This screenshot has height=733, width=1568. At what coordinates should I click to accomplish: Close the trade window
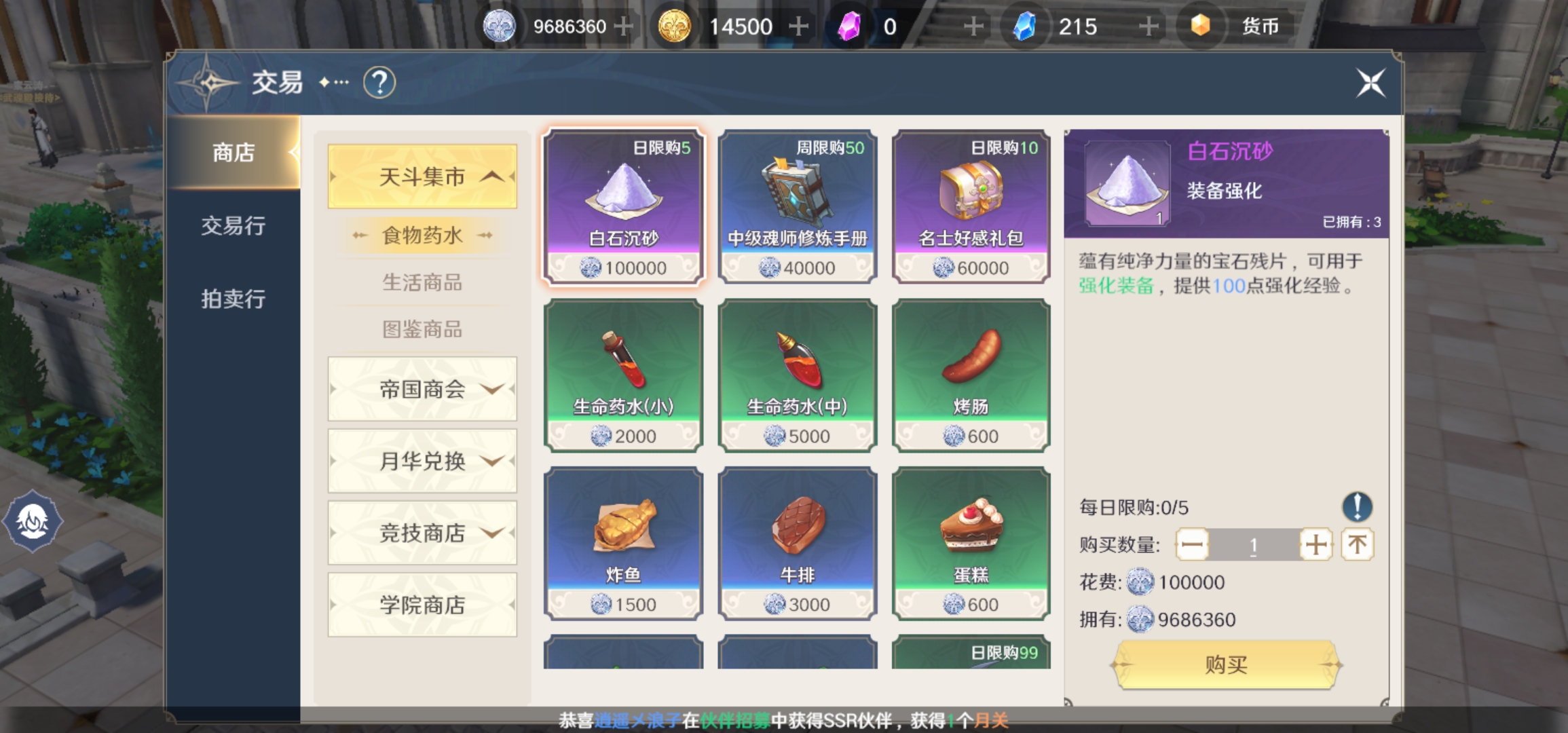[x=1370, y=83]
